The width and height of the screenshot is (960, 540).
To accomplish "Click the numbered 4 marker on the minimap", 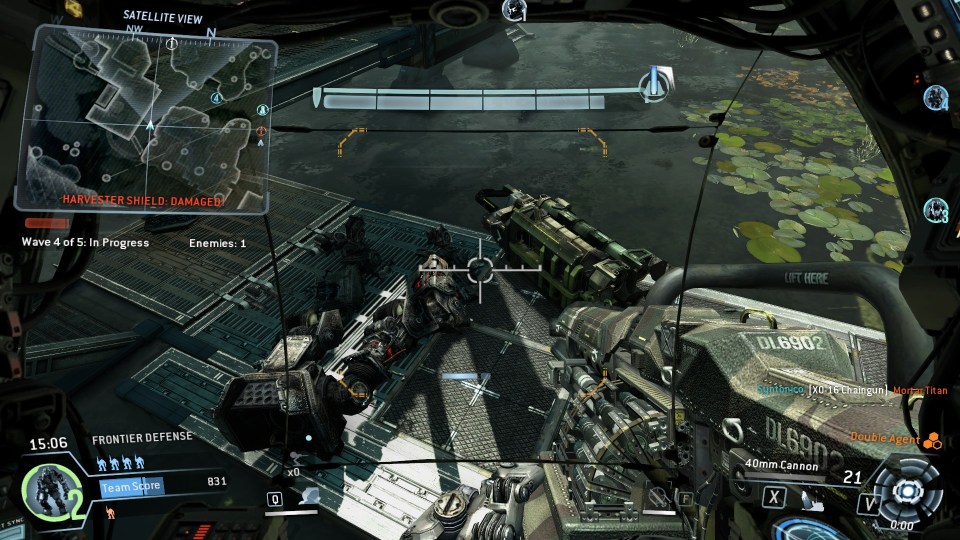I will pos(216,97).
